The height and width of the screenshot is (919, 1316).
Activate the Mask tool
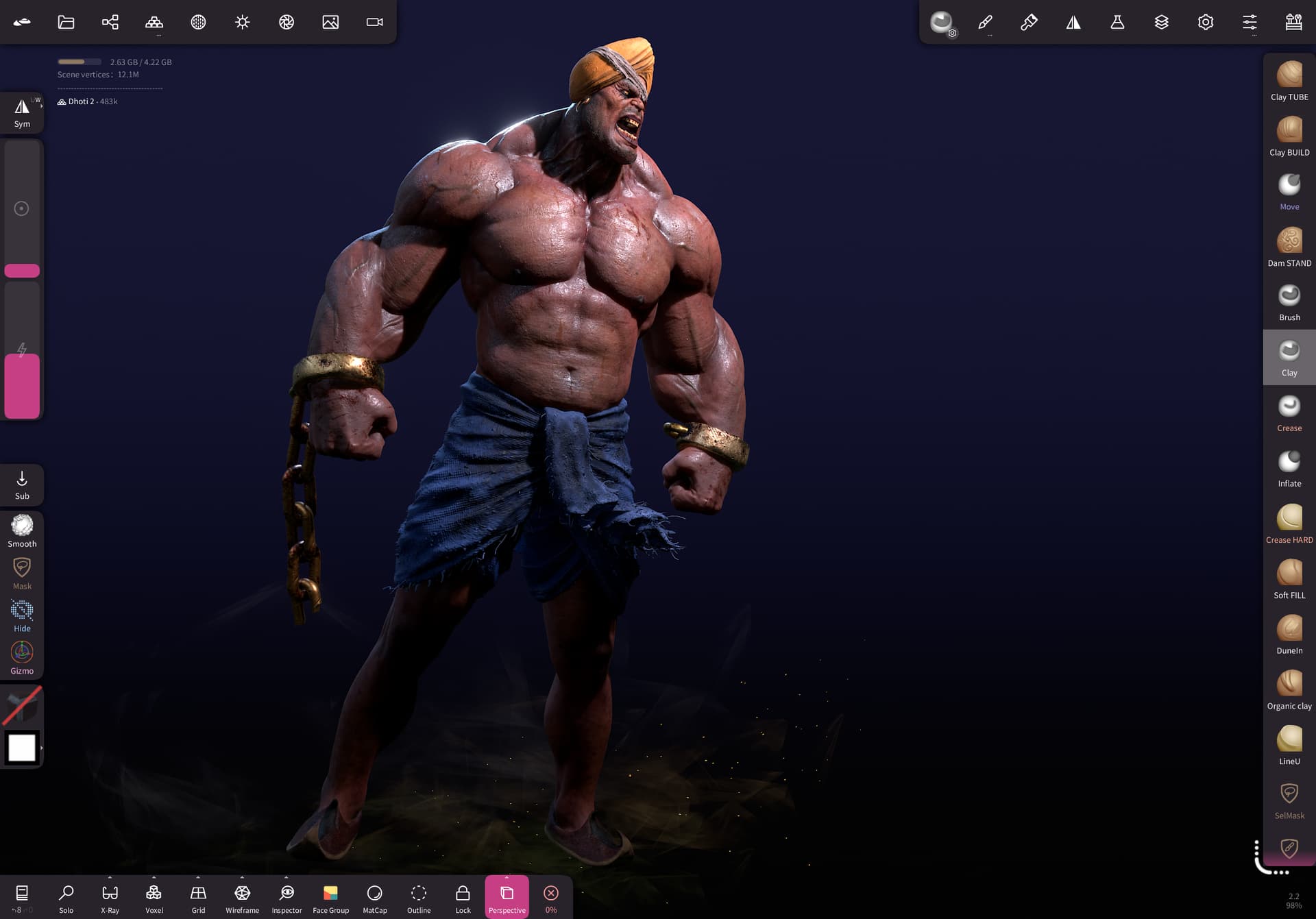tap(22, 574)
